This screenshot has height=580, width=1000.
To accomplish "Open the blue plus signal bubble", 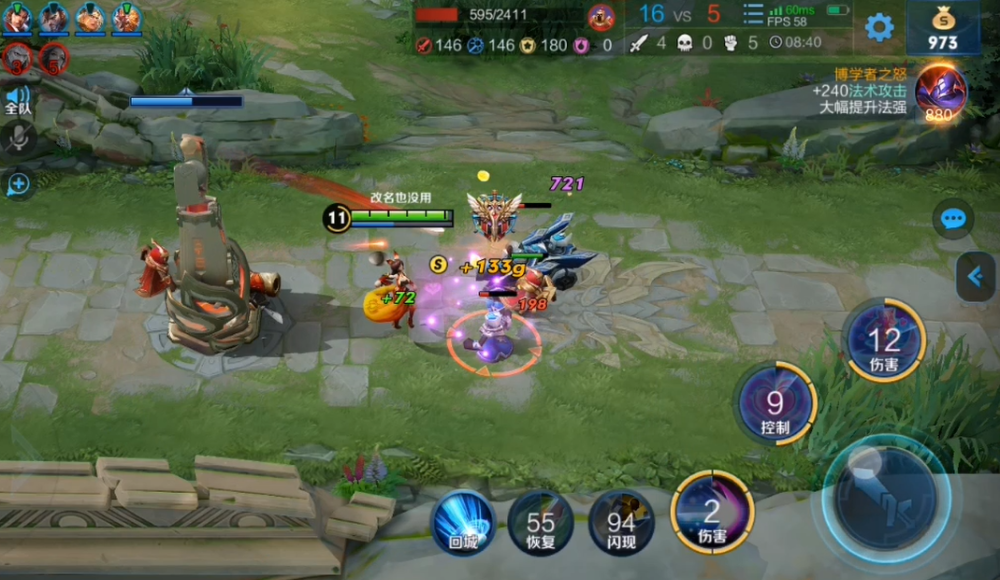I will point(18,183).
